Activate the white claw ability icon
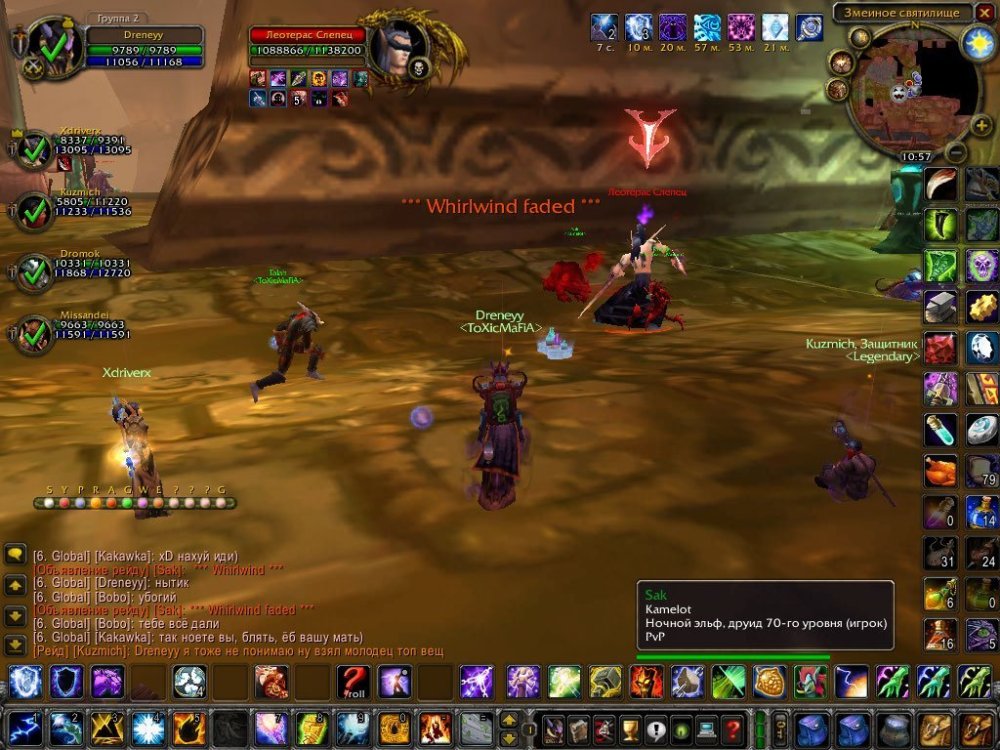 [x=940, y=185]
